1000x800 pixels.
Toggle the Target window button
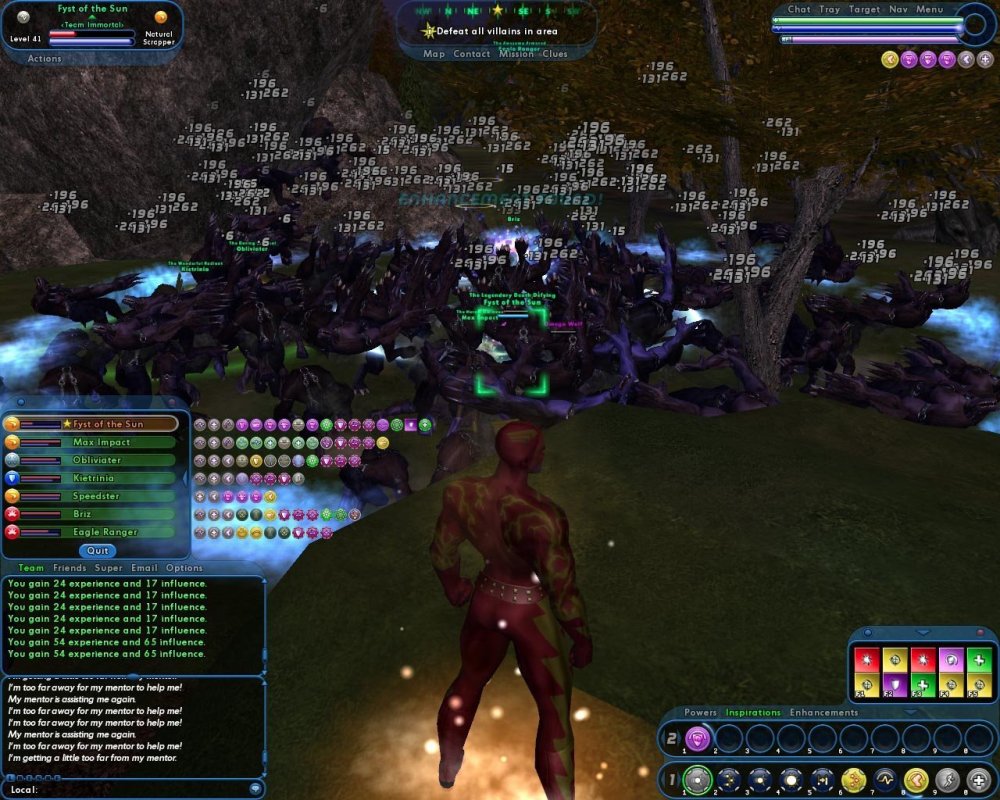[x=864, y=9]
